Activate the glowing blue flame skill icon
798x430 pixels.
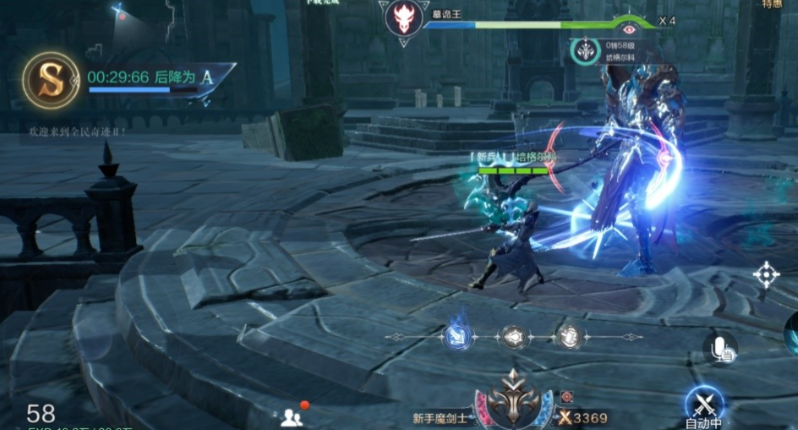coord(458,336)
